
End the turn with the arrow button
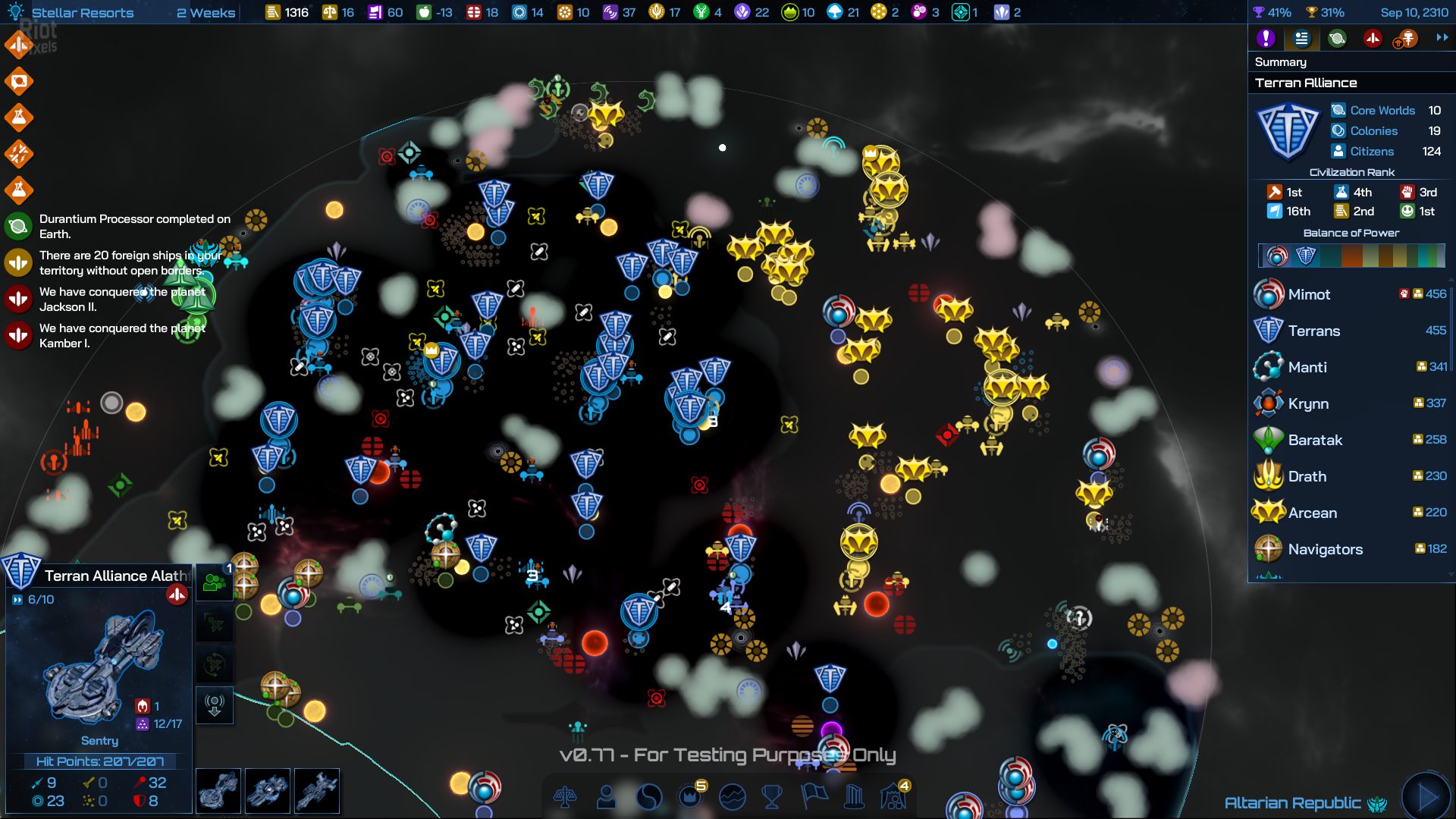pyautogui.click(x=1426, y=796)
